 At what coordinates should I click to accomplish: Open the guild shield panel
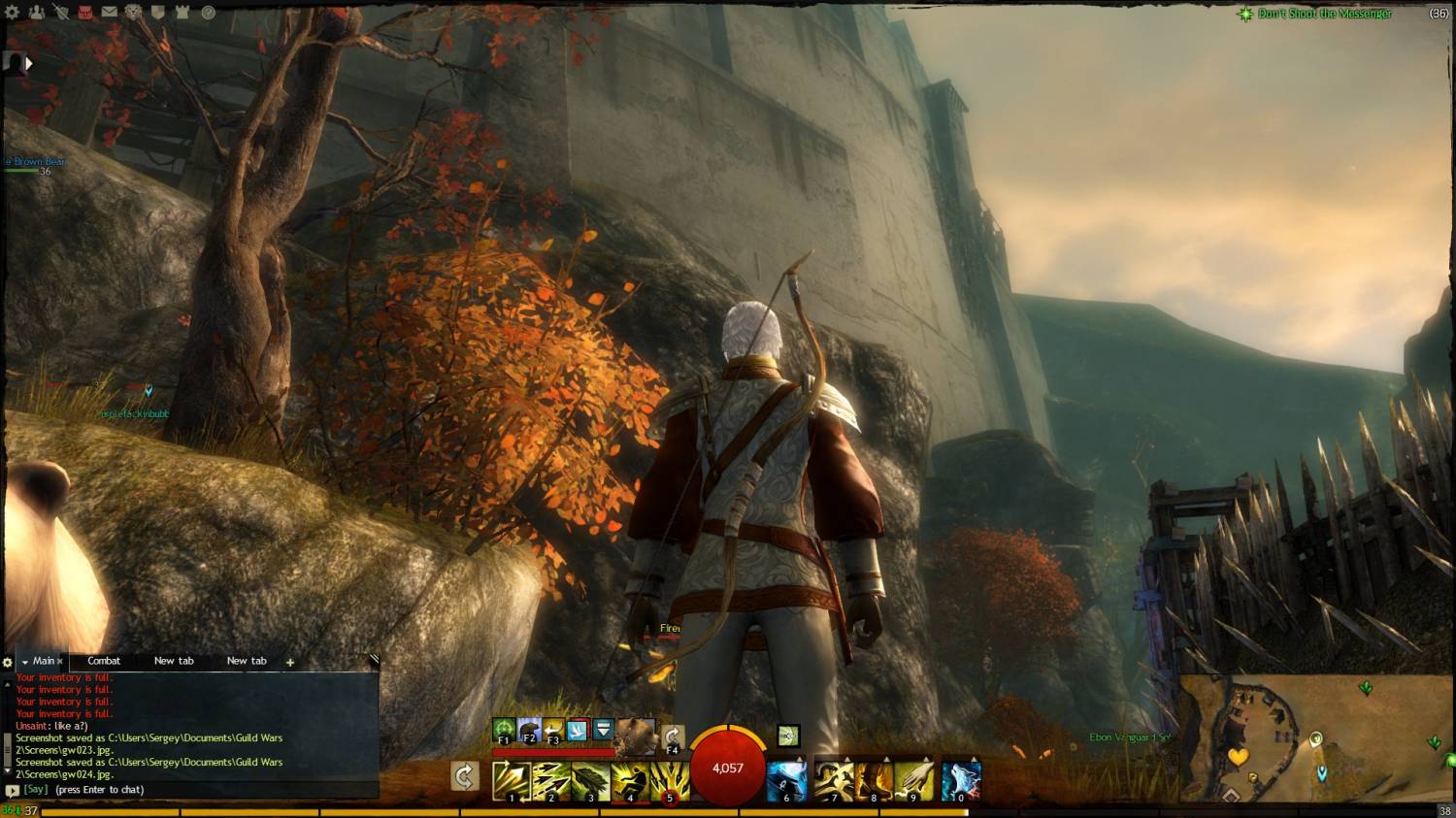coord(157,13)
